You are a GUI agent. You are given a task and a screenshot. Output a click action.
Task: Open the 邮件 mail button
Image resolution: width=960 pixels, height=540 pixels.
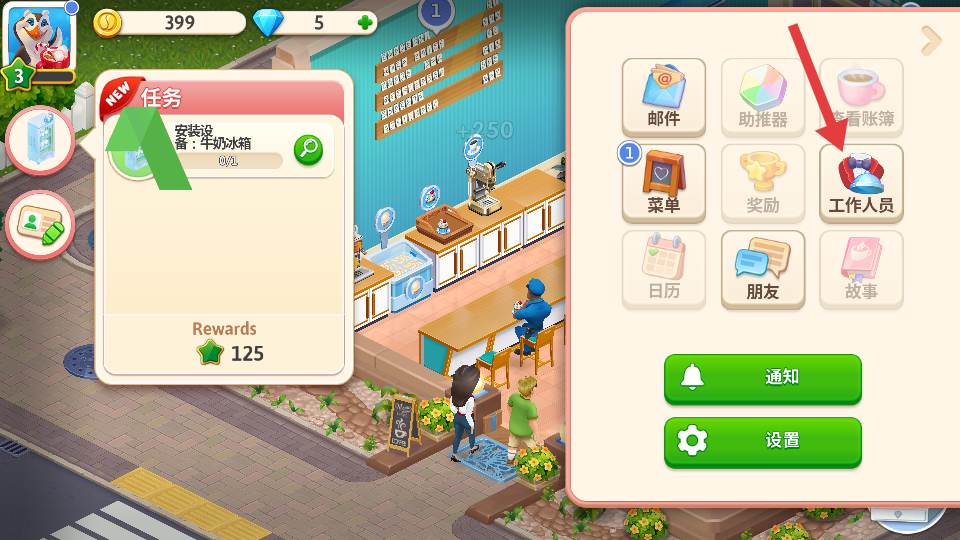[x=664, y=97]
